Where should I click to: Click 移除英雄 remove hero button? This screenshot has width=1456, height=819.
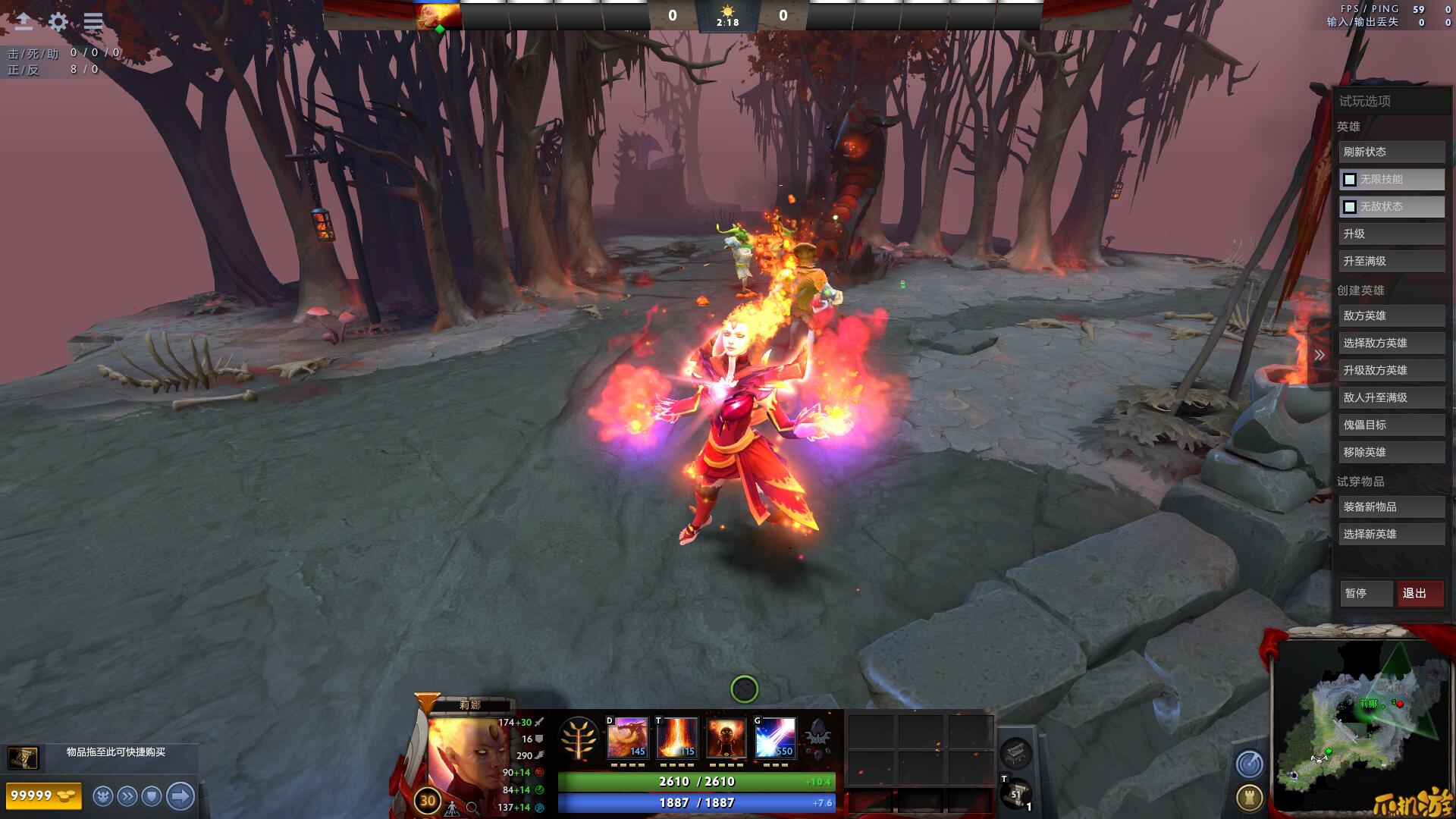coord(1391,452)
